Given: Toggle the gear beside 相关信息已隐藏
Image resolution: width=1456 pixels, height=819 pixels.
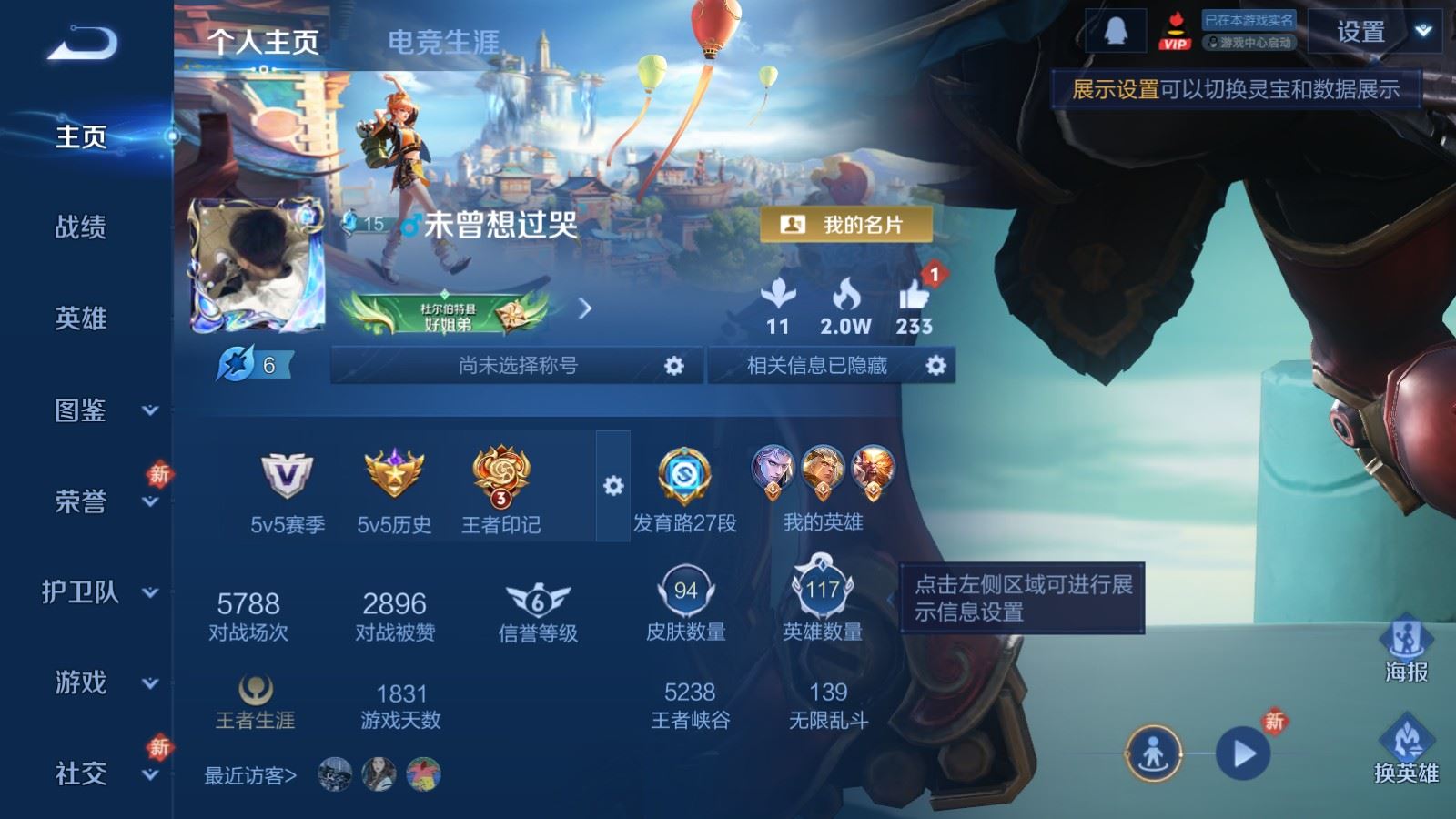Looking at the screenshot, I should (x=936, y=364).
